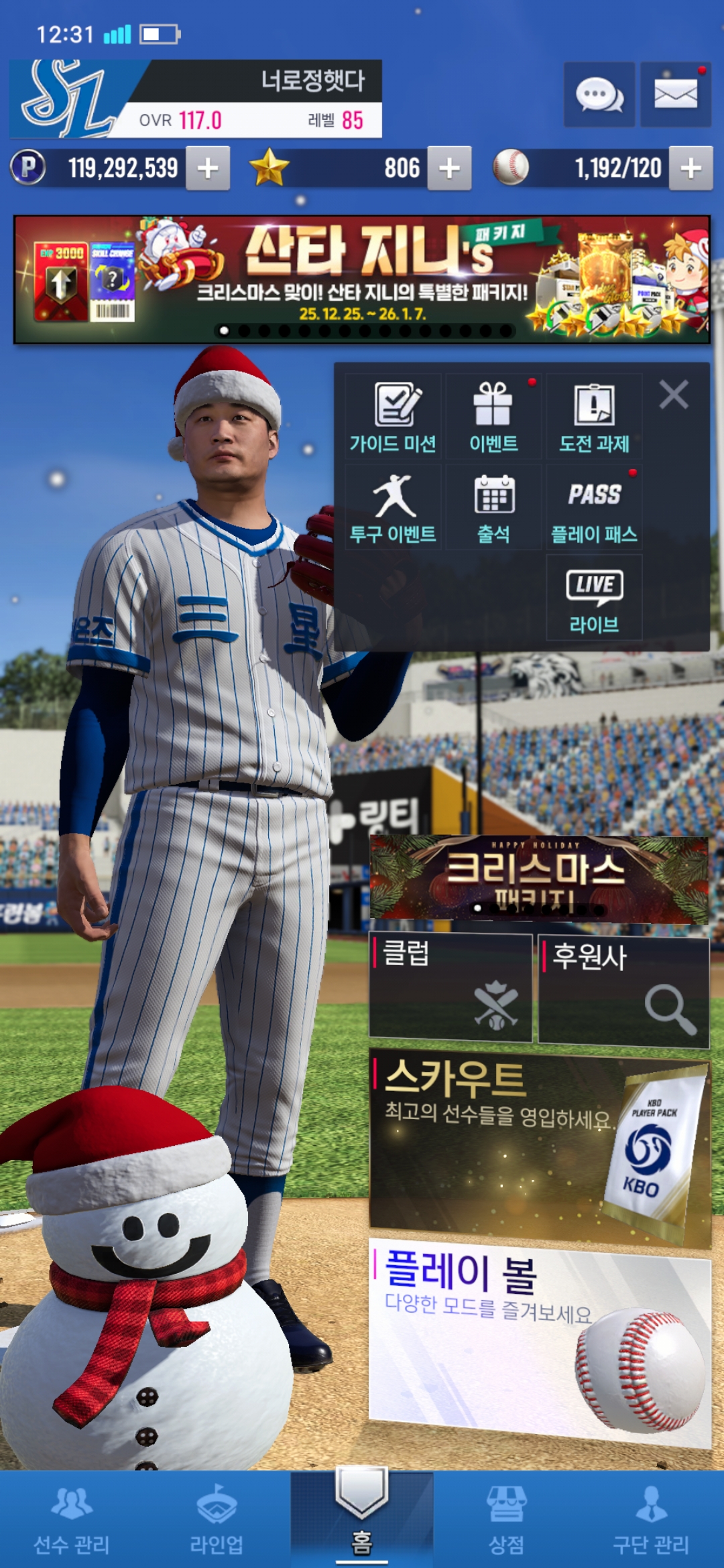Open the 라이브 LIVE menu
Viewport: 724px width, 1568px height.
pyautogui.click(x=594, y=598)
